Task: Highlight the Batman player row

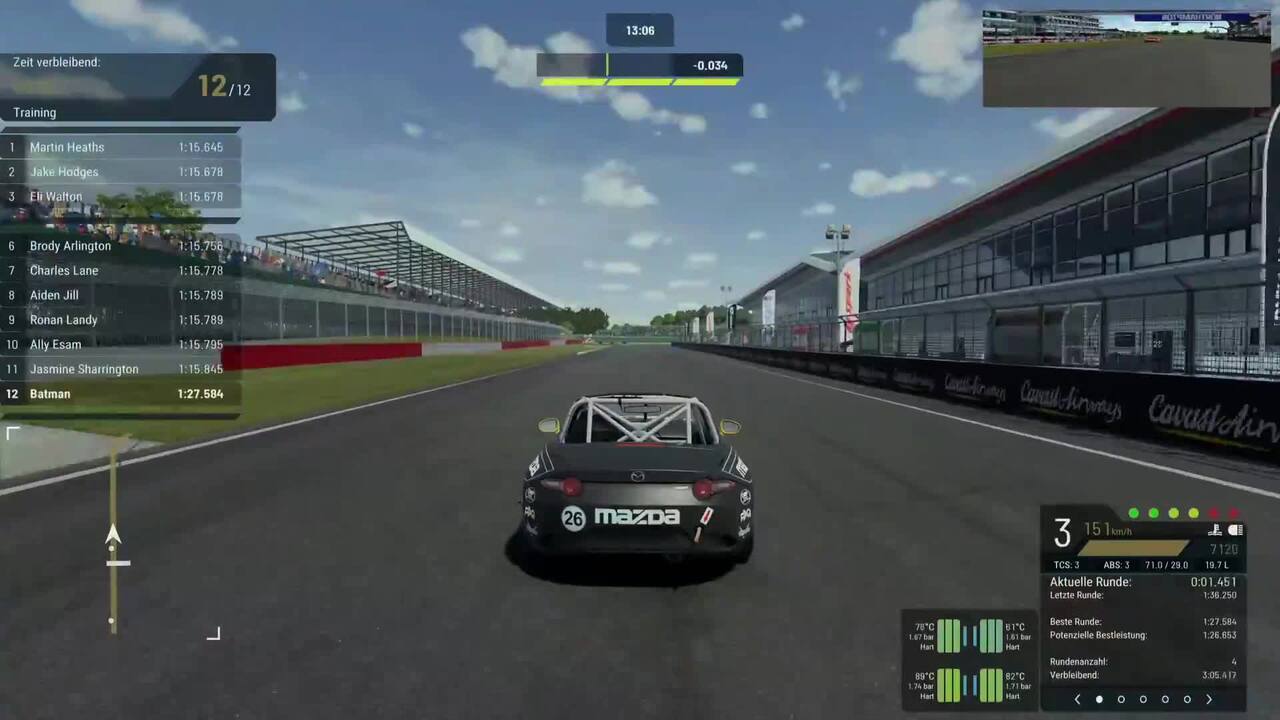Action: [120, 394]
